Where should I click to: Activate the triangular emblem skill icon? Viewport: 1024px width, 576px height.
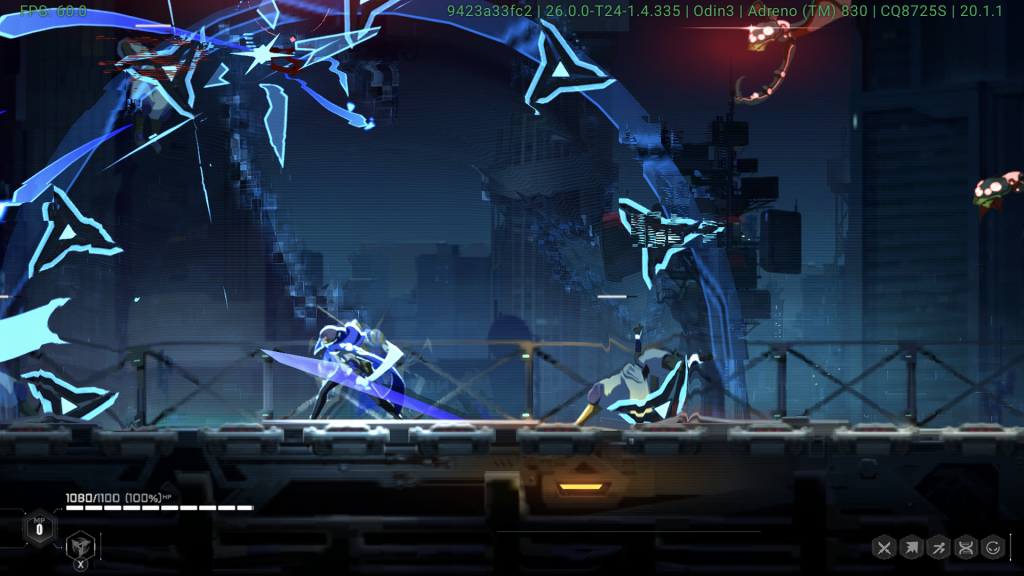point(79,546)
